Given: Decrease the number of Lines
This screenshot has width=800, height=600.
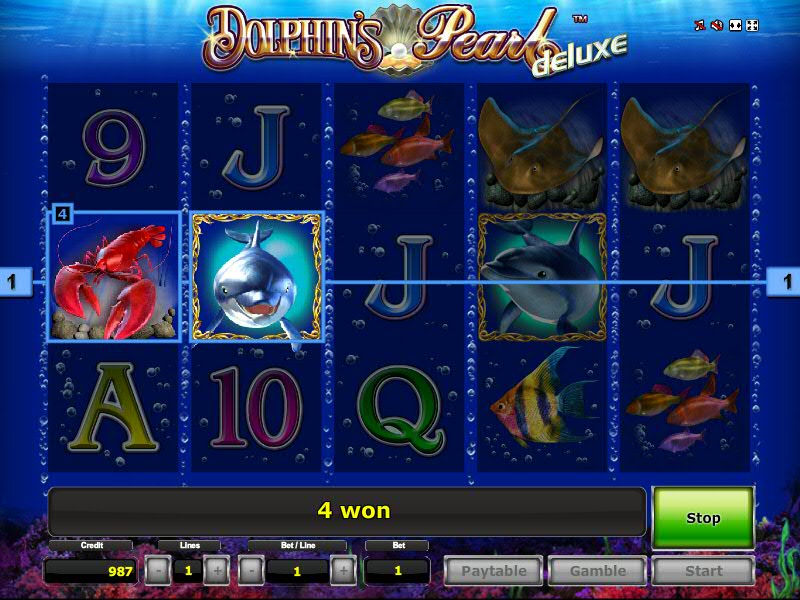Looking at the screenshot, I should pyautogui.click(x=157, y=571).
